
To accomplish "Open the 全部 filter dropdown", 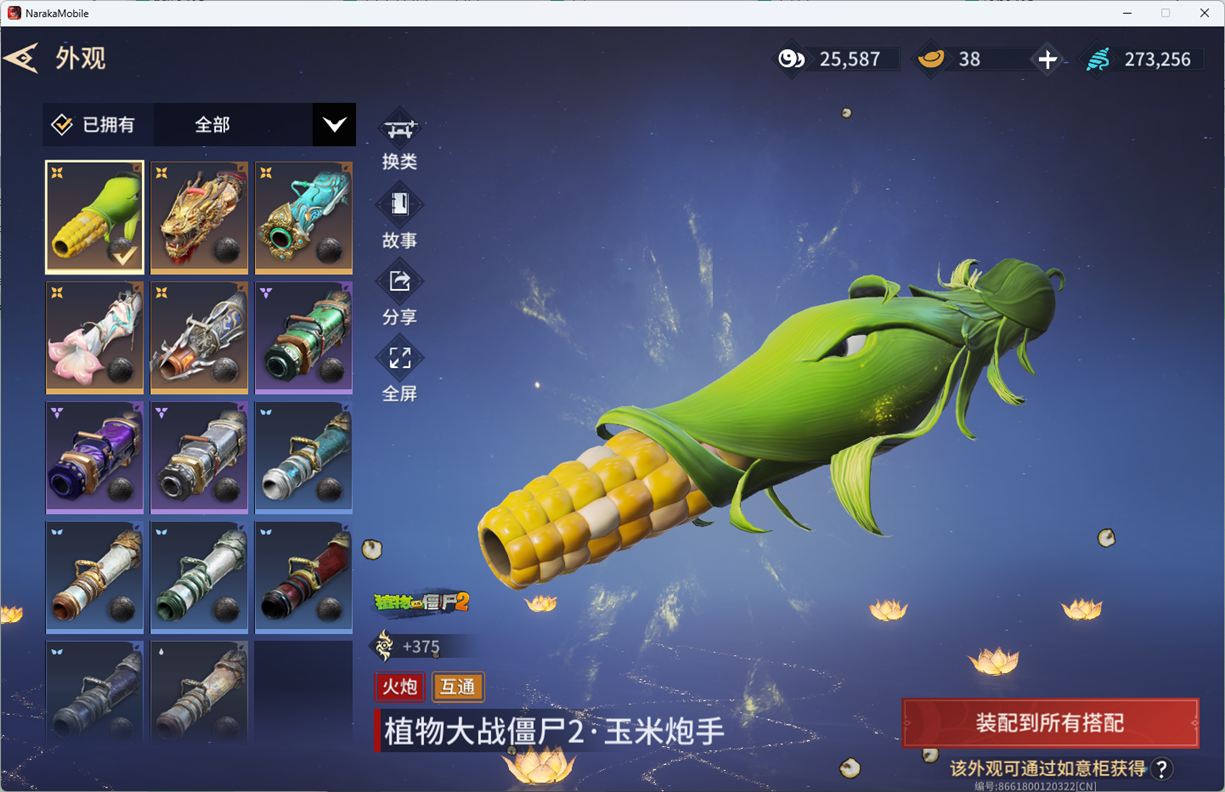I will tap(334, 125).
